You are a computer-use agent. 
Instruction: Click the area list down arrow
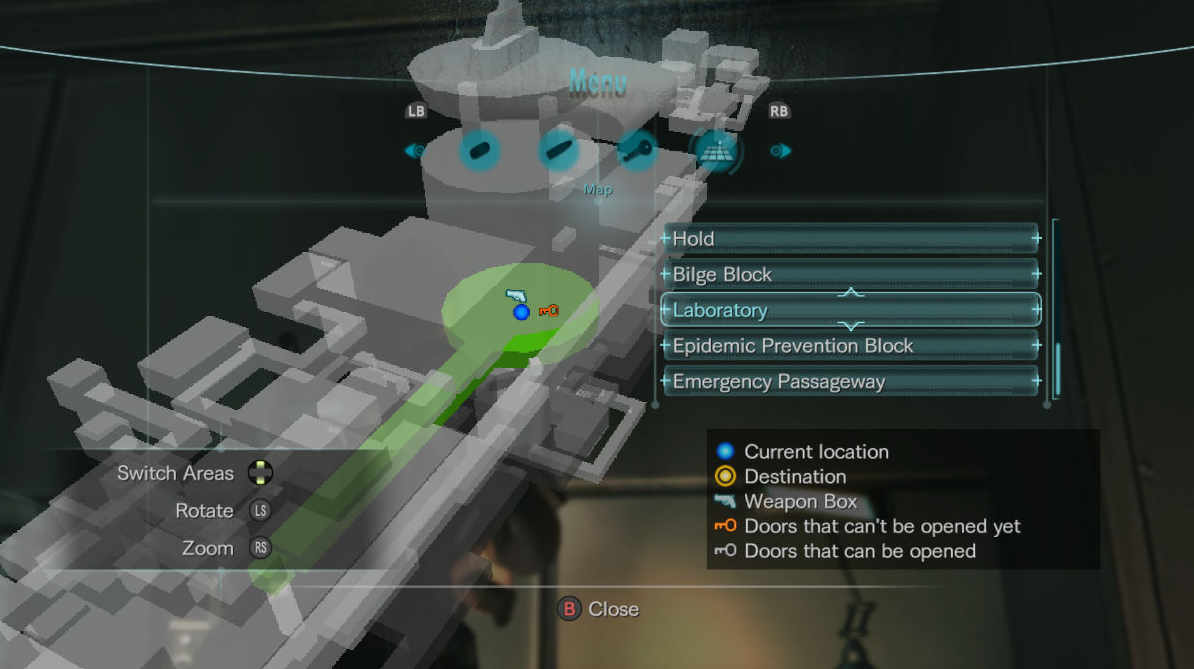pos(851,327)
